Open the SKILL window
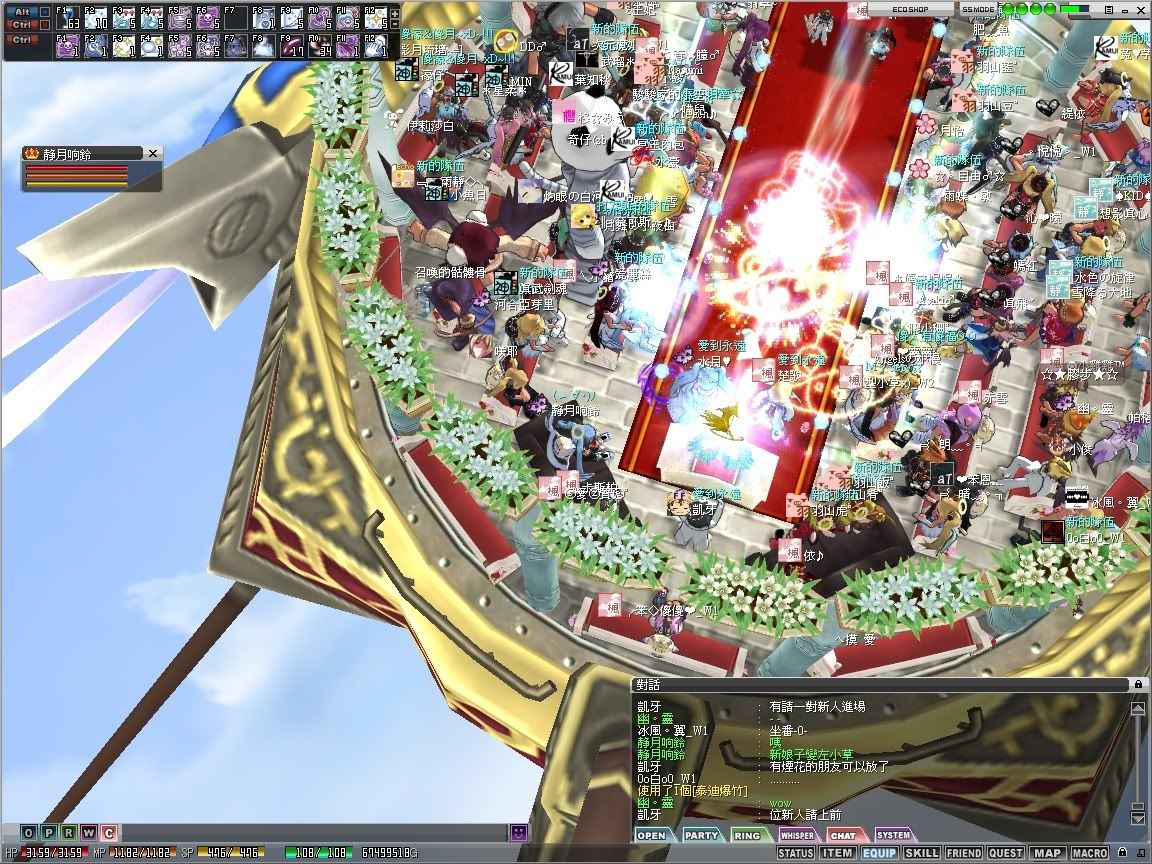Image resolution: width=1152 pixels, height=864 pixels. click(921, 853)
